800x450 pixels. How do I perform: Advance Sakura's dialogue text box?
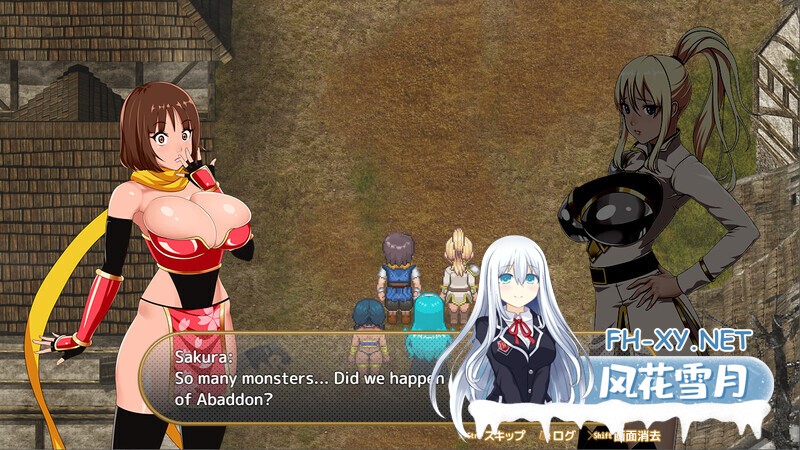click(x=300, y=380)
